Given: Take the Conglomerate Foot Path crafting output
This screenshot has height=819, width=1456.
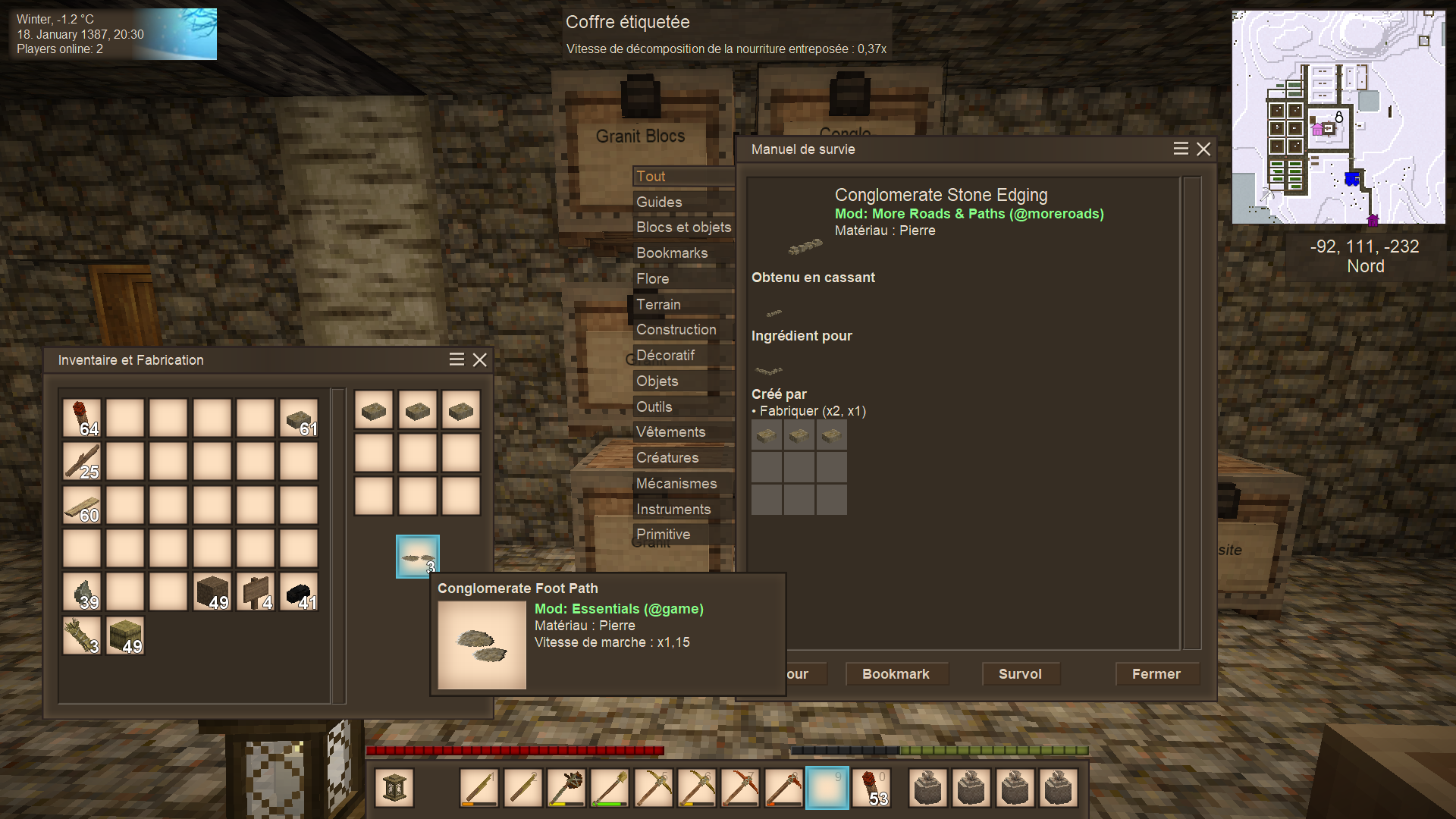Looking at the screenshot, I should click(417, 557).
